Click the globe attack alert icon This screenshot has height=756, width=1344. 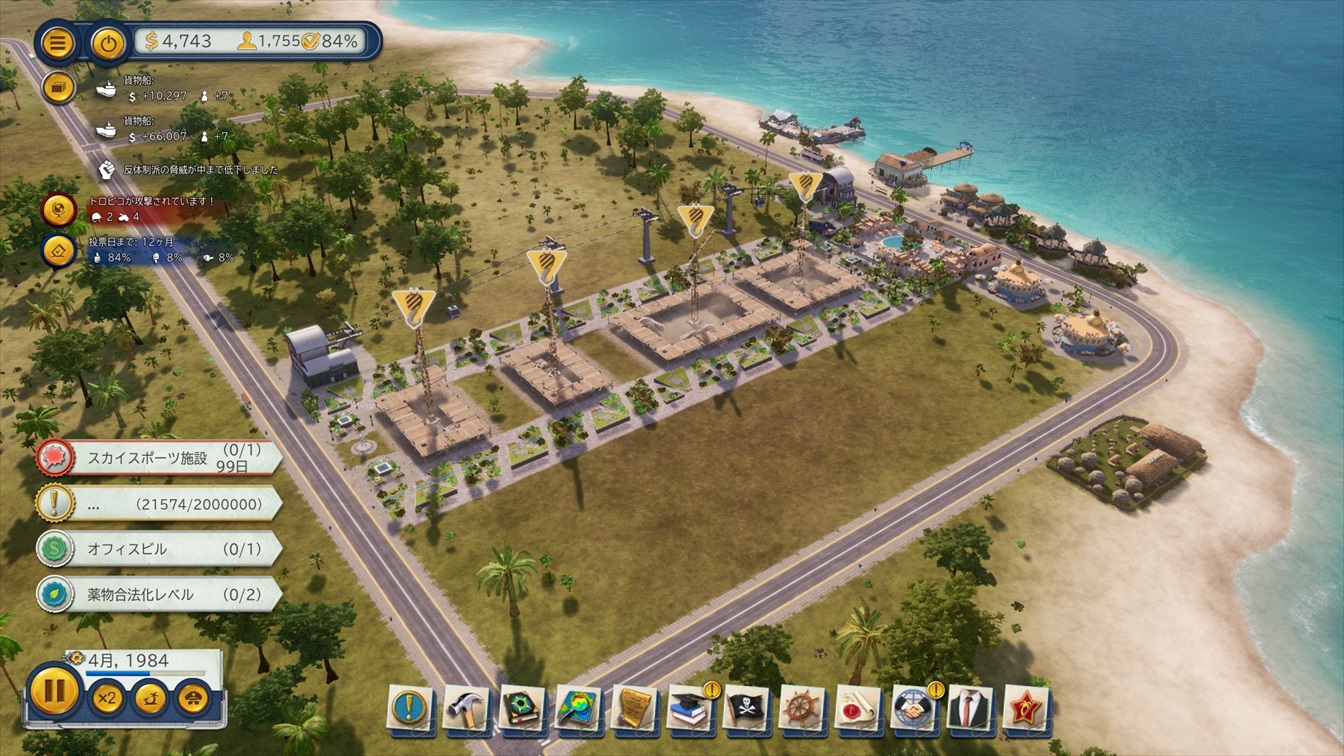point(59,210)
